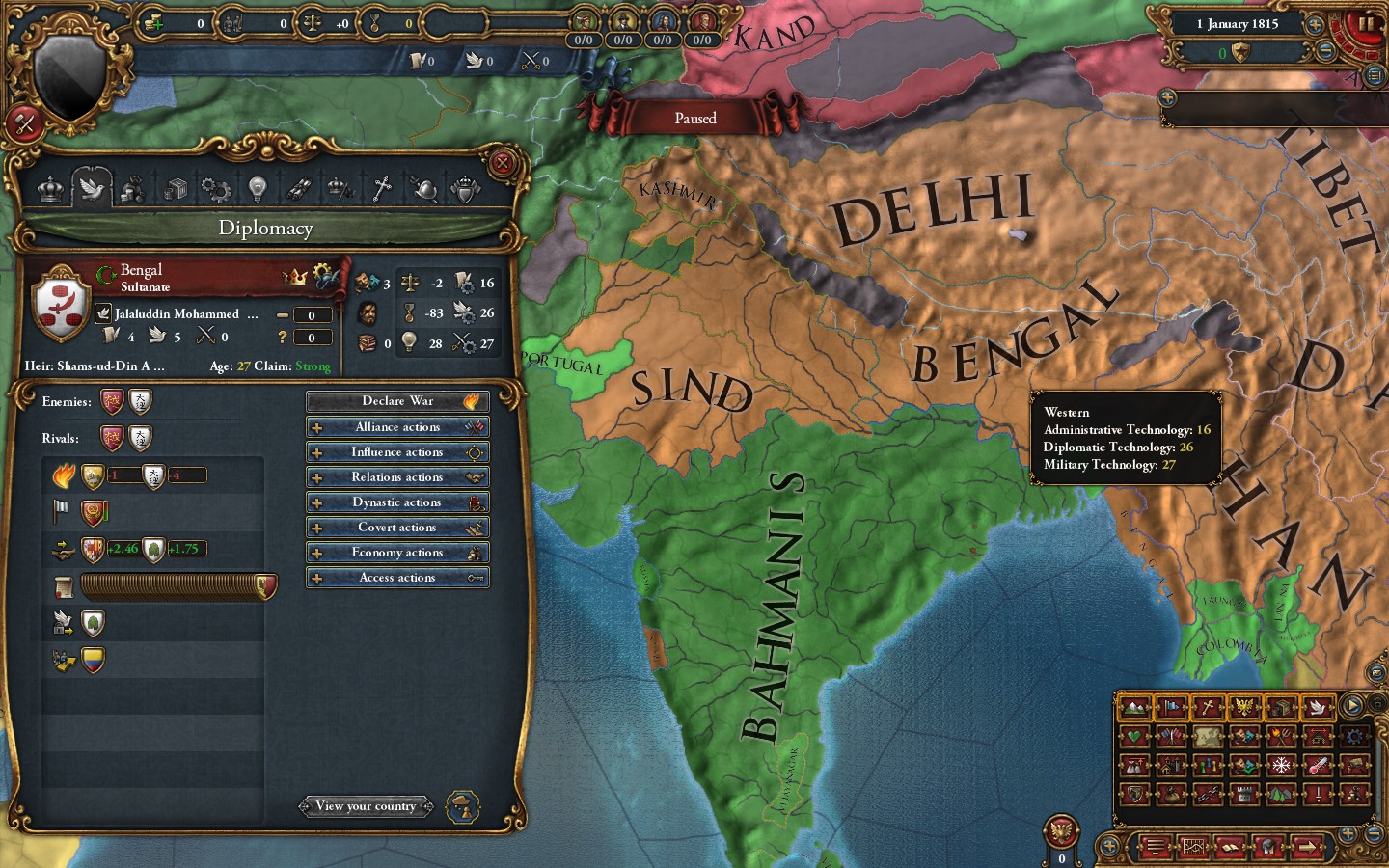
Task: Switch to the political mapmode flag icon
Action: point(1172,707)
